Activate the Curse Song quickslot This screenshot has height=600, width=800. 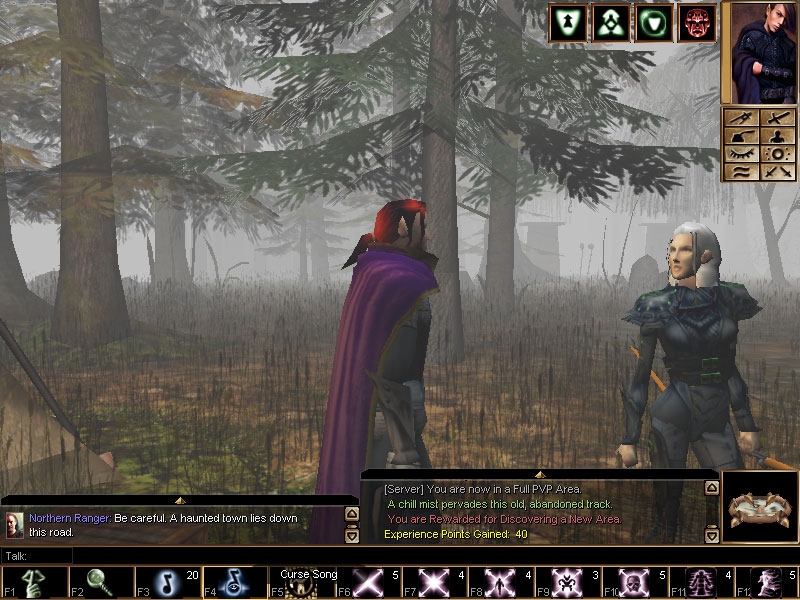click(301, 583)
